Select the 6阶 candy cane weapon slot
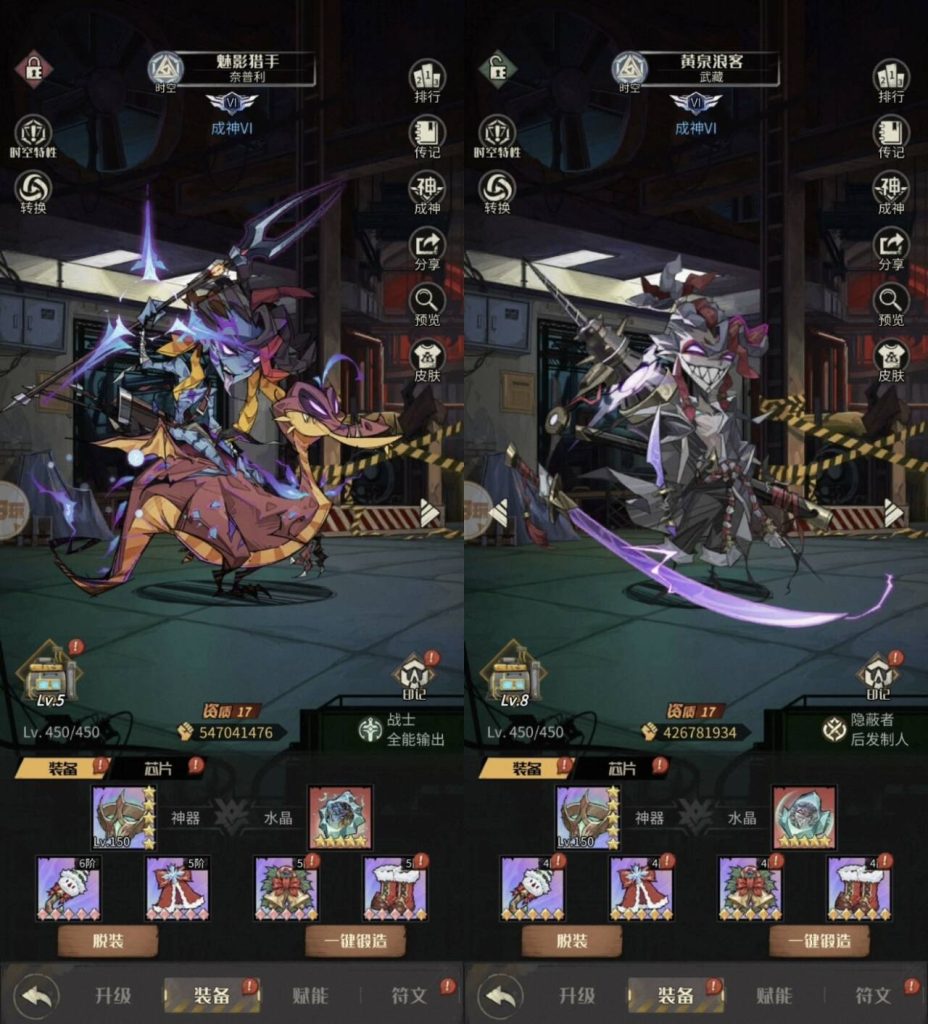The width and height of the screenshot is (928, 1024). (69, 888)
